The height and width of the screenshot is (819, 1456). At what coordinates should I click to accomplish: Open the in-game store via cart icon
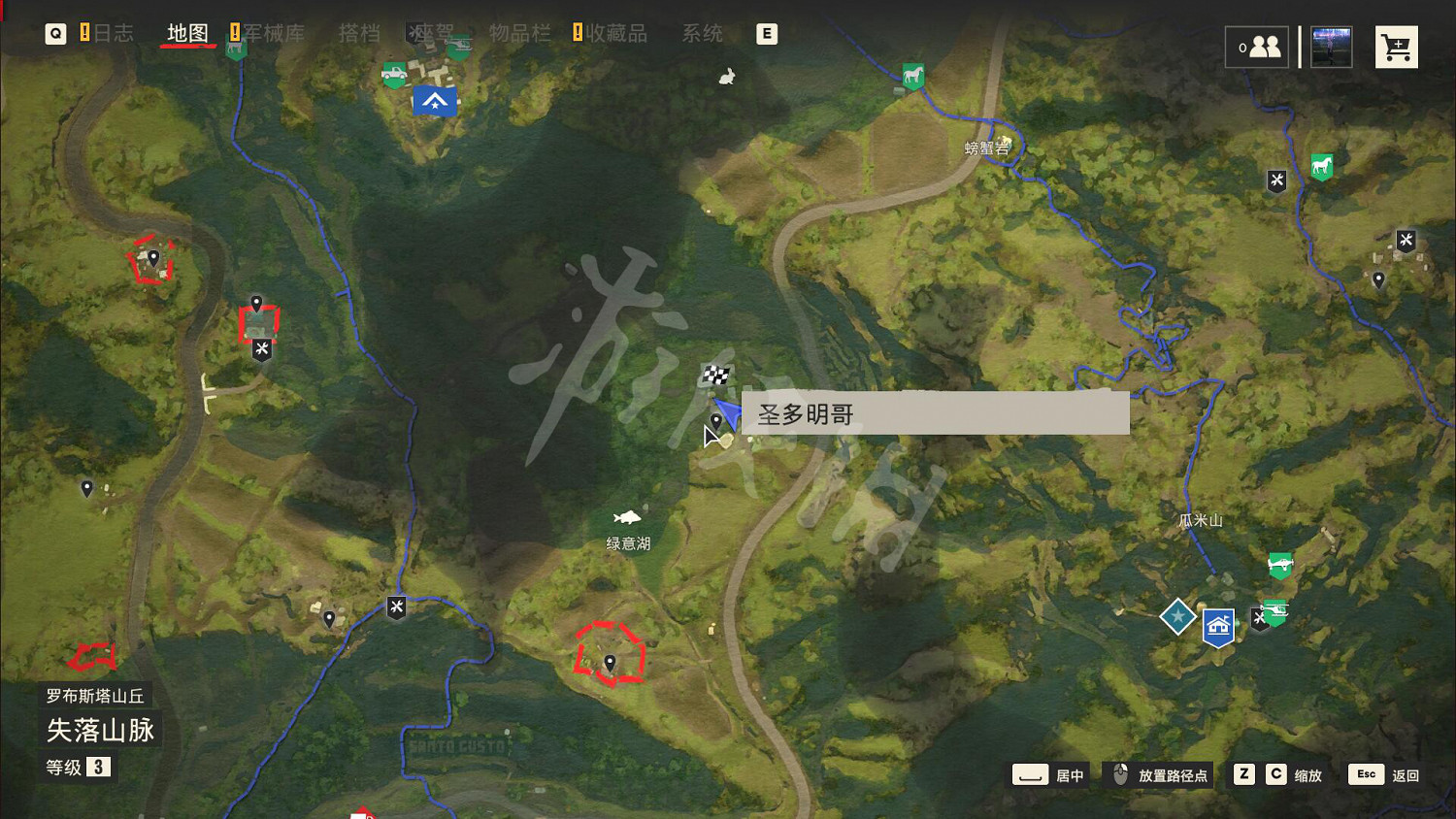tap(1396, 46)
